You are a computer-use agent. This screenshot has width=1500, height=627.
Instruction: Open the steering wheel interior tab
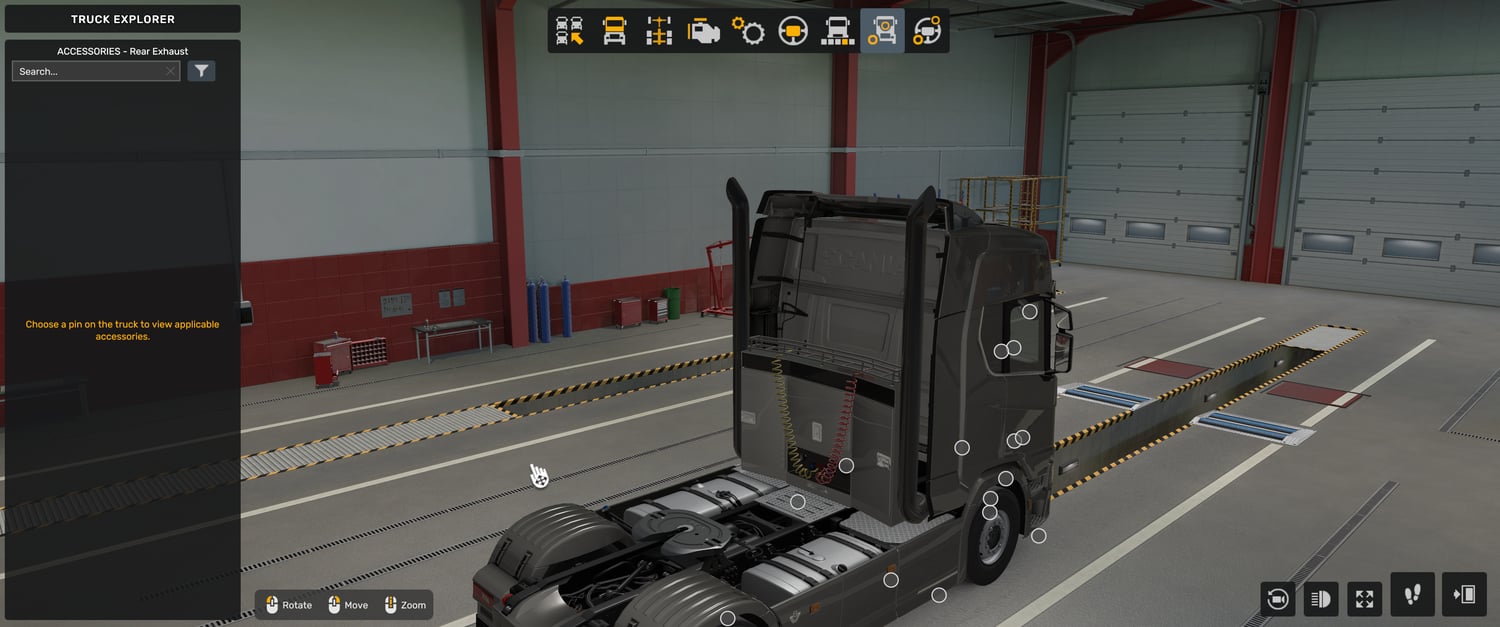tap(793, 31)
